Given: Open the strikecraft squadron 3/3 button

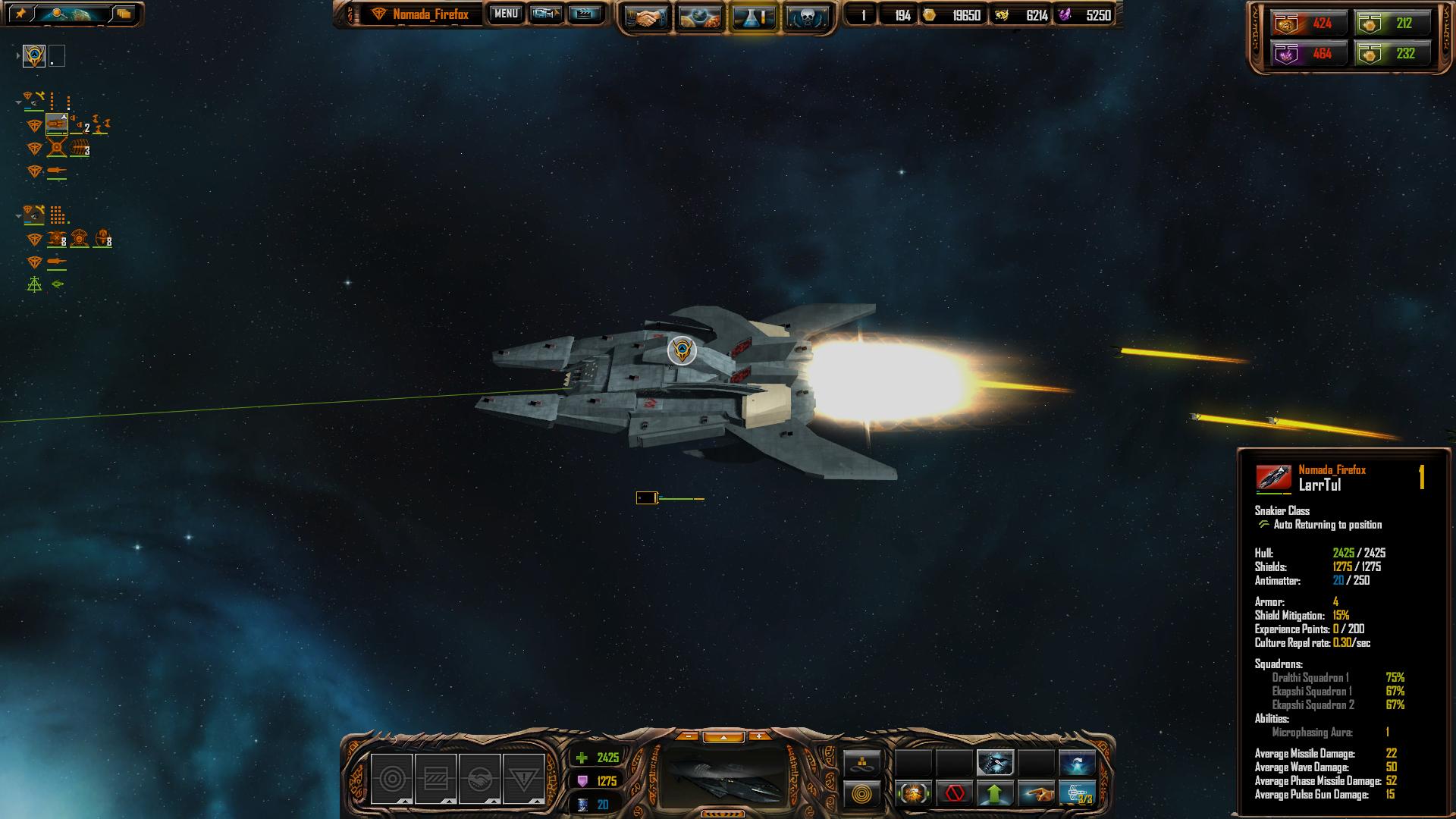Looking at the screenshot, I should pyautogui.click(x=1077, y=794).
